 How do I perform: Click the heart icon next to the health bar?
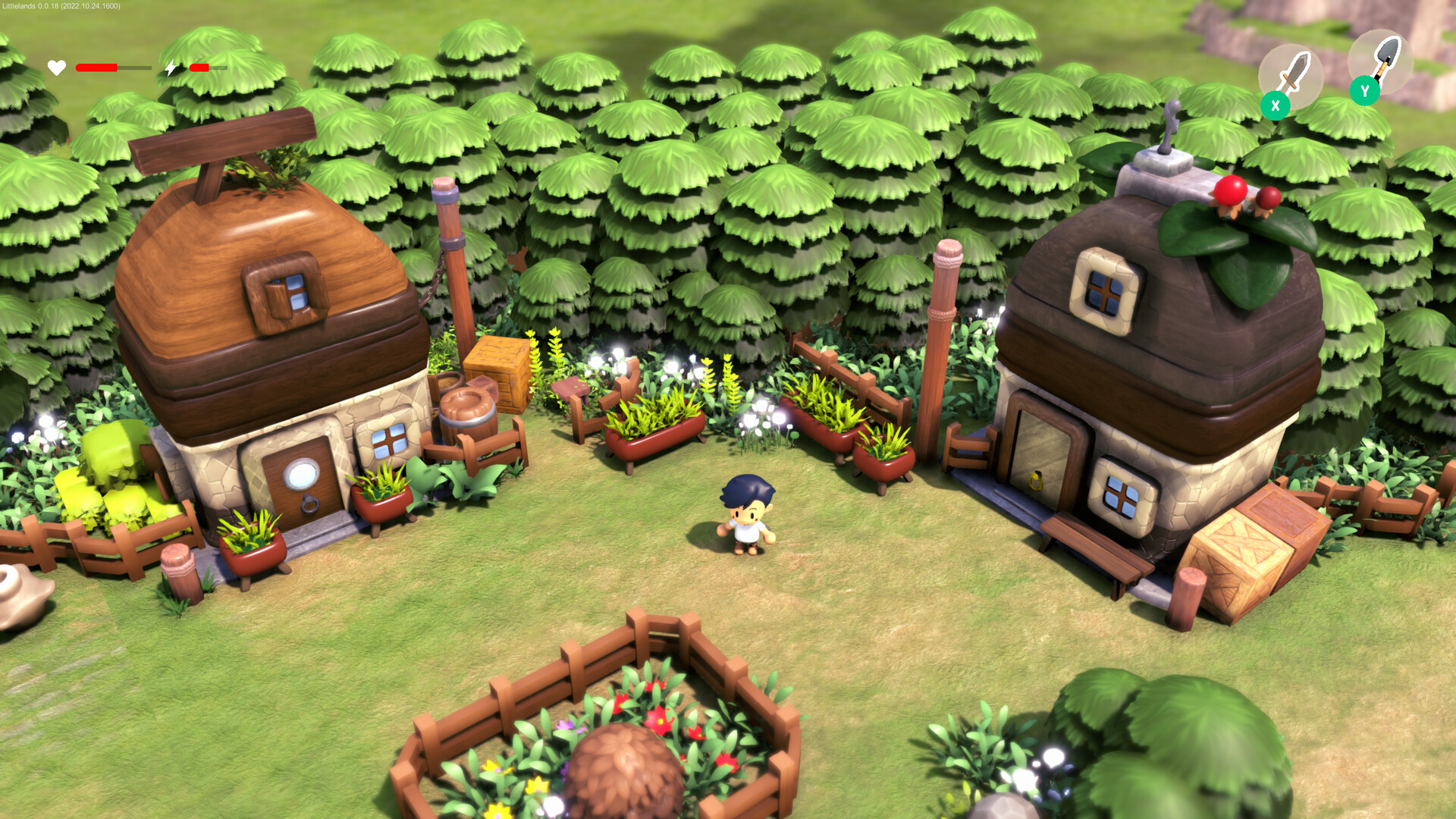57,67
